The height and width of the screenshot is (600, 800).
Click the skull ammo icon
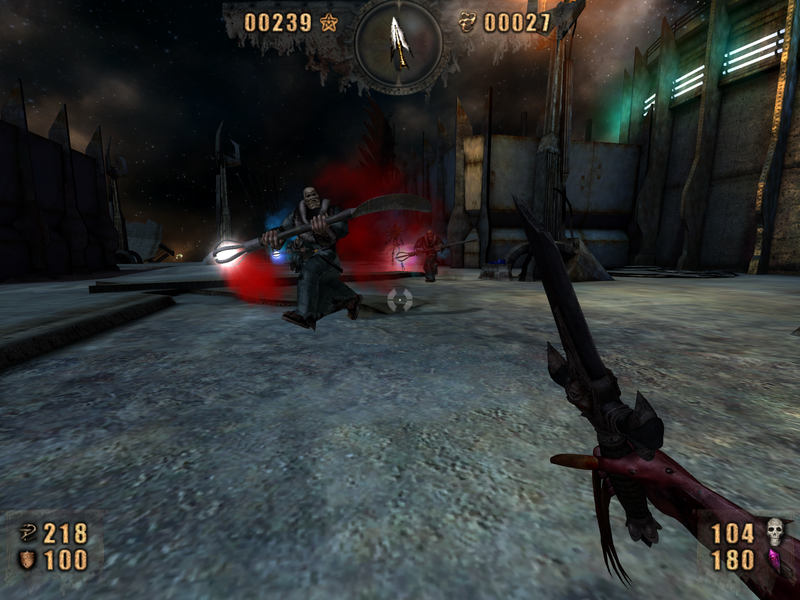pos(774,532)
